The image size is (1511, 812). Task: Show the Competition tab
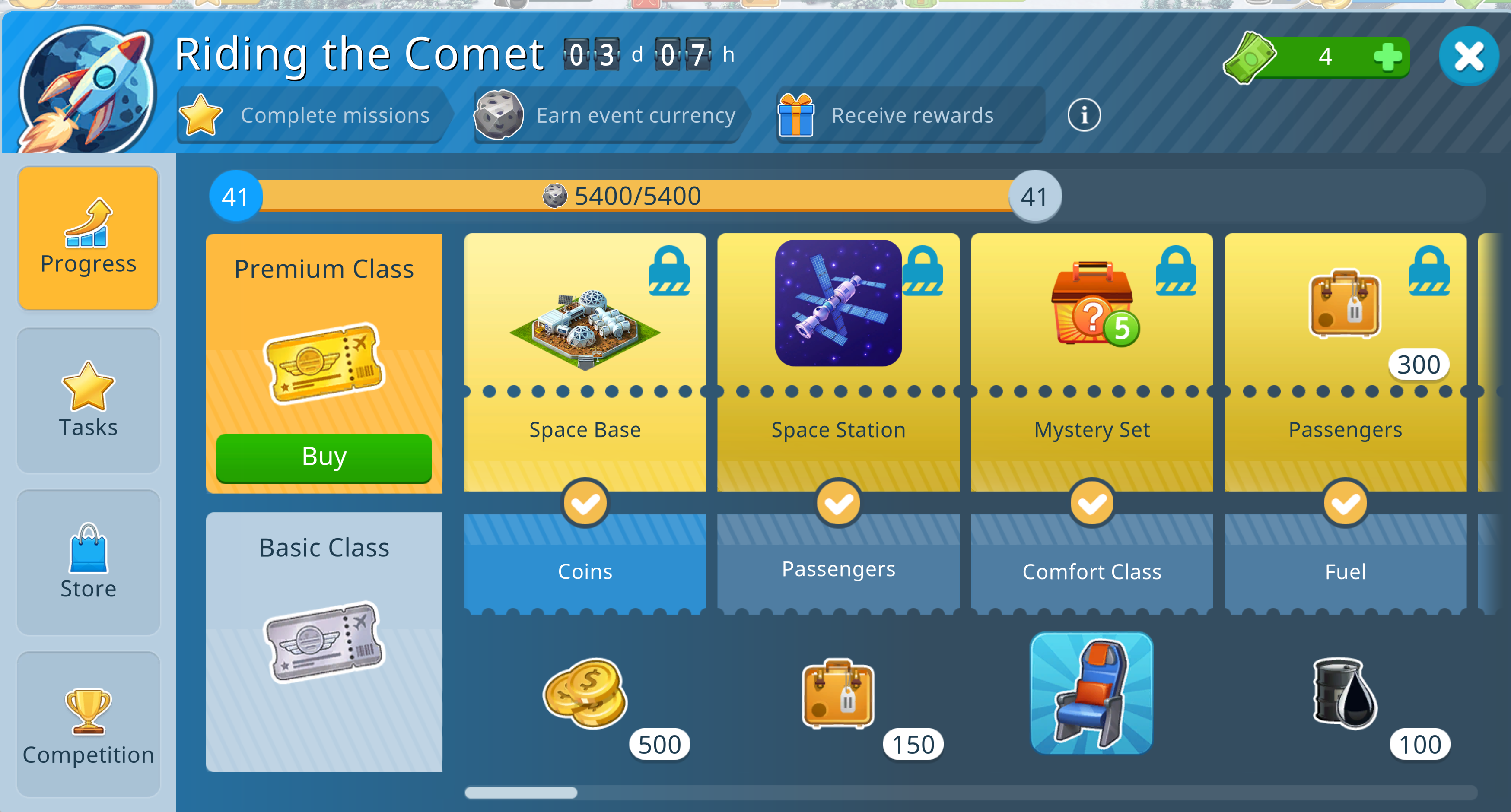(x=89, y=724)
